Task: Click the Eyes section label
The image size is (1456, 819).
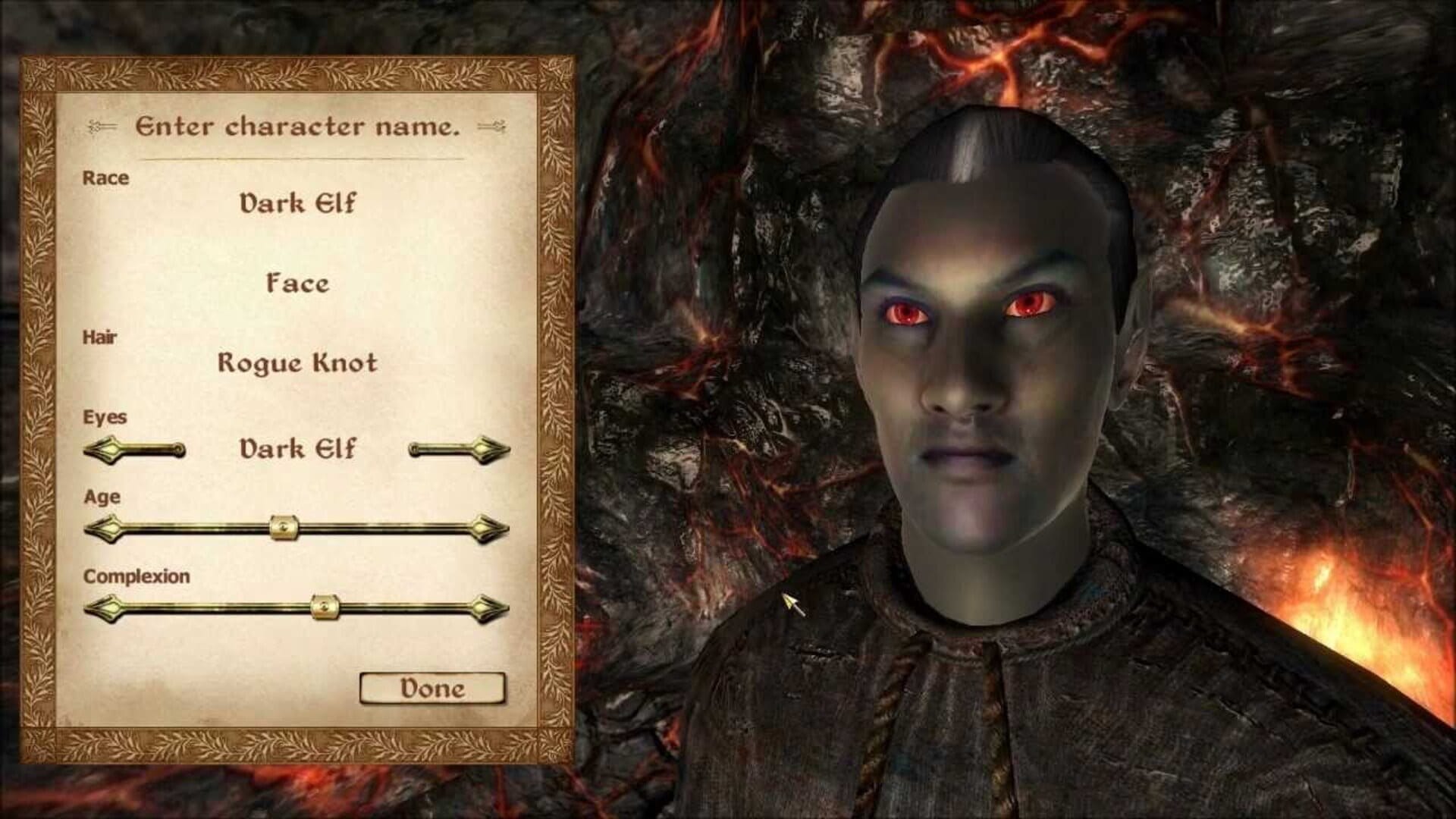Action: pyautogui.click(x=102, y=416)
